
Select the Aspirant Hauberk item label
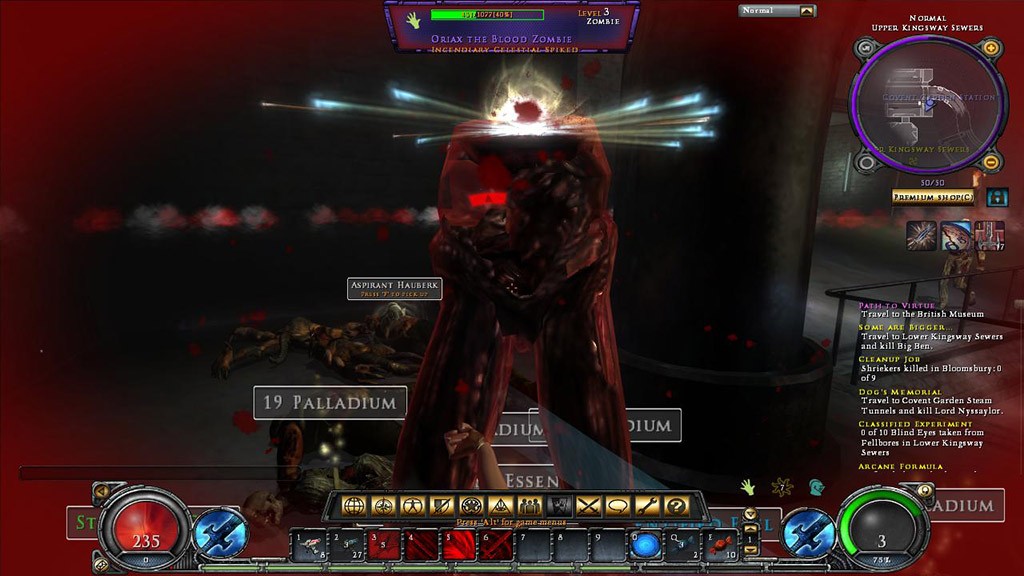(x=395, y=288)
